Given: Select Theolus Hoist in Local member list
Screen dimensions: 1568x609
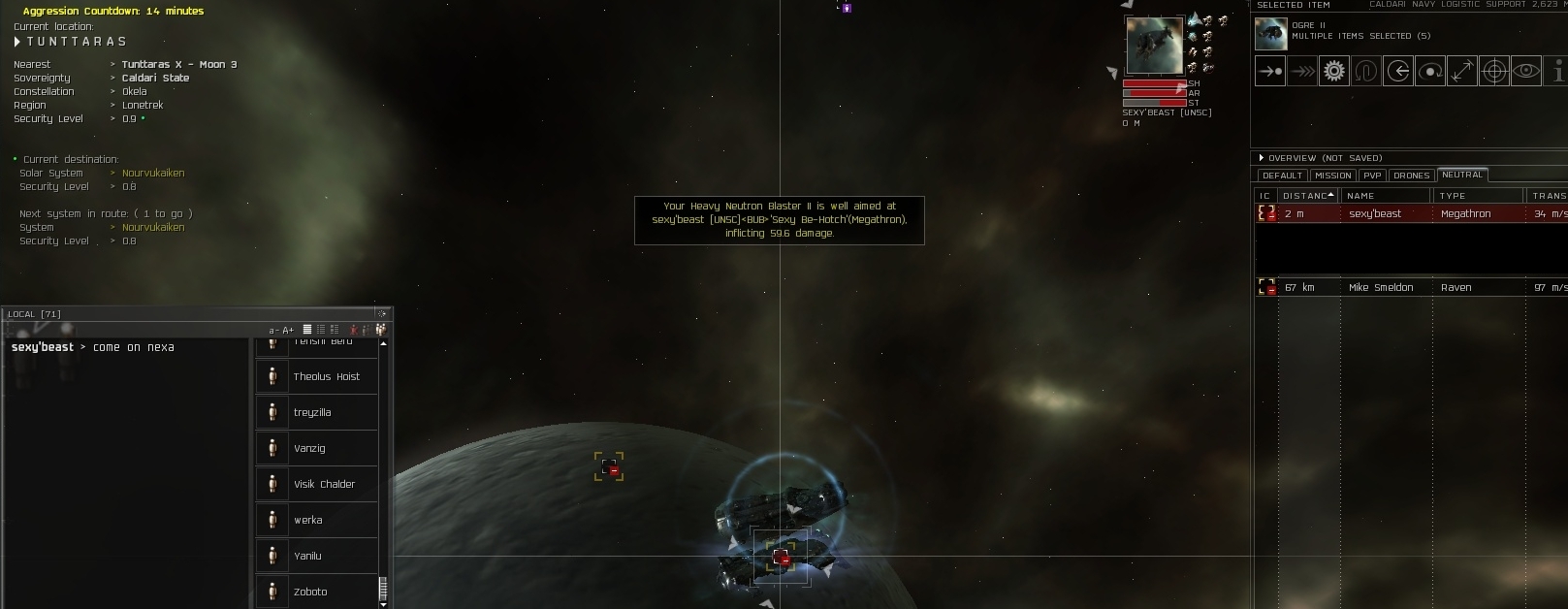Looking at the screenshot, I should (x=326, y=376).
